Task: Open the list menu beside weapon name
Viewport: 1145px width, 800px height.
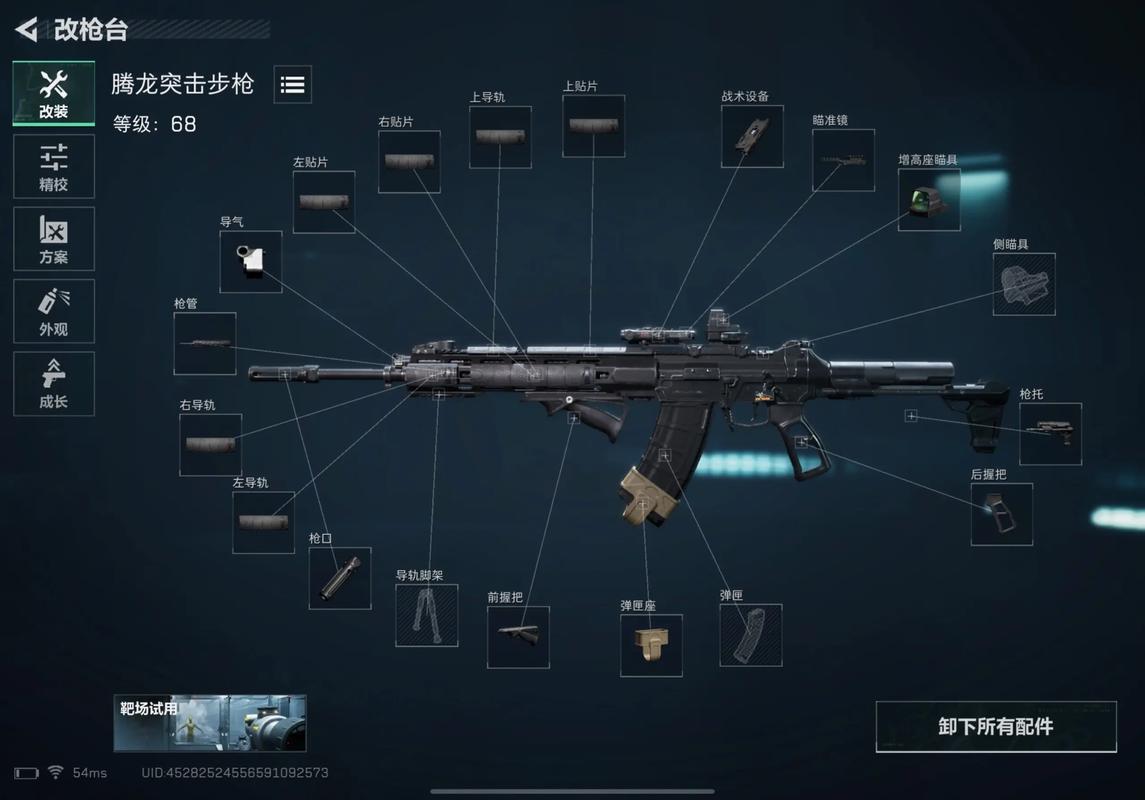Action: pyautogui.click(x=292, y=85)
